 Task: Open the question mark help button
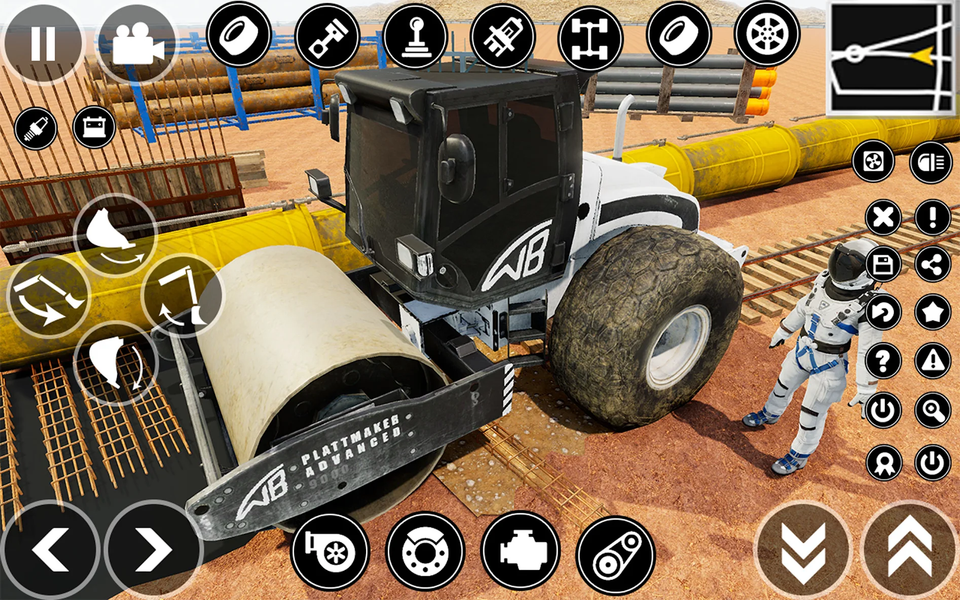[x=883, y=360]
